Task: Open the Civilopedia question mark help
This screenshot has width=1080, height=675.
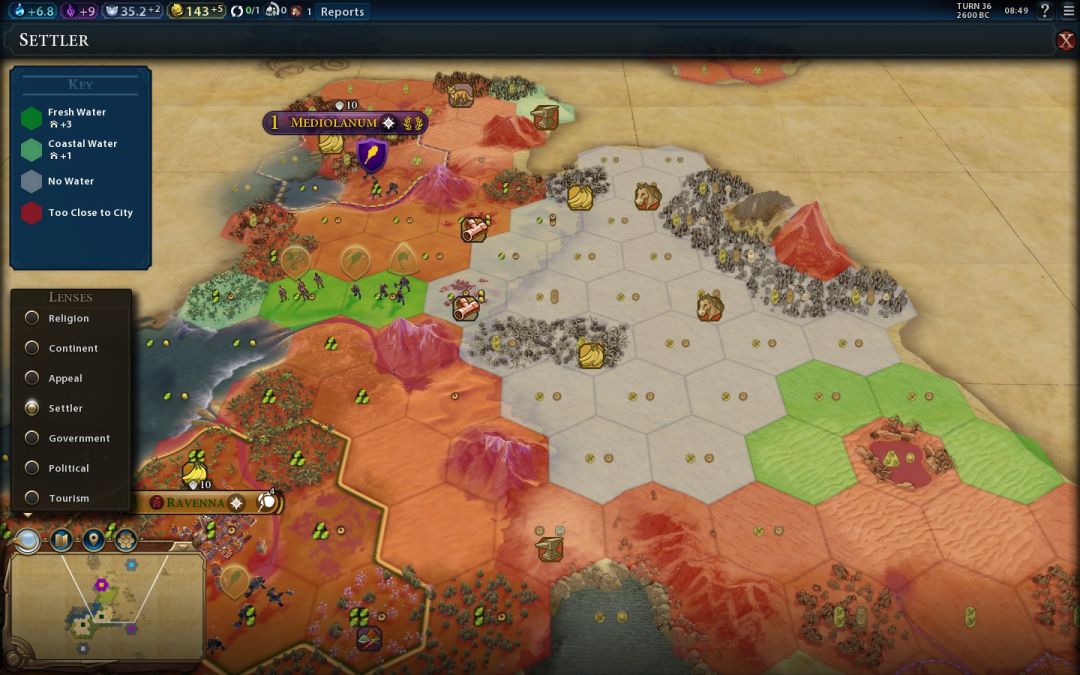Action: tap(1045, 11)
